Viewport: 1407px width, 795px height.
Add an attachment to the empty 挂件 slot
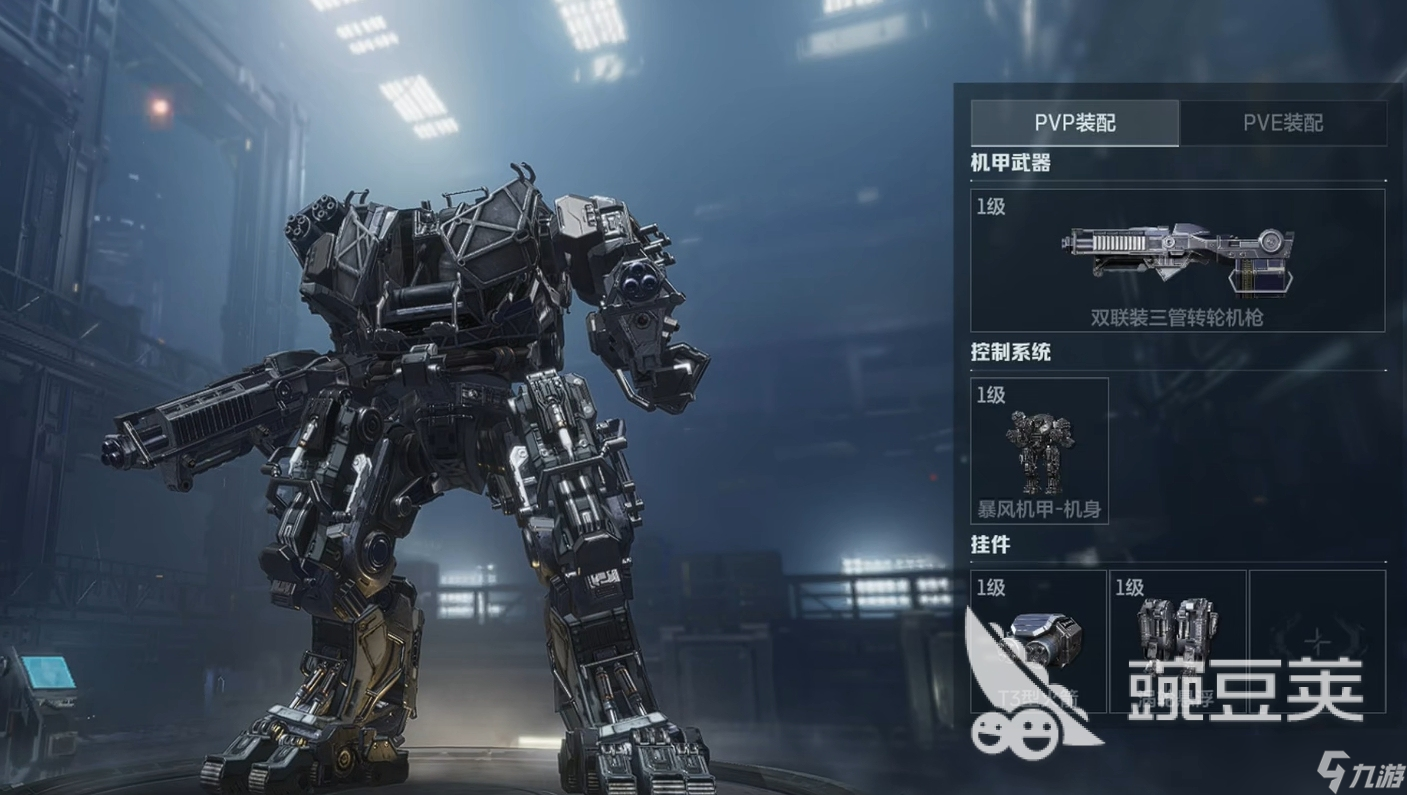1317,641
